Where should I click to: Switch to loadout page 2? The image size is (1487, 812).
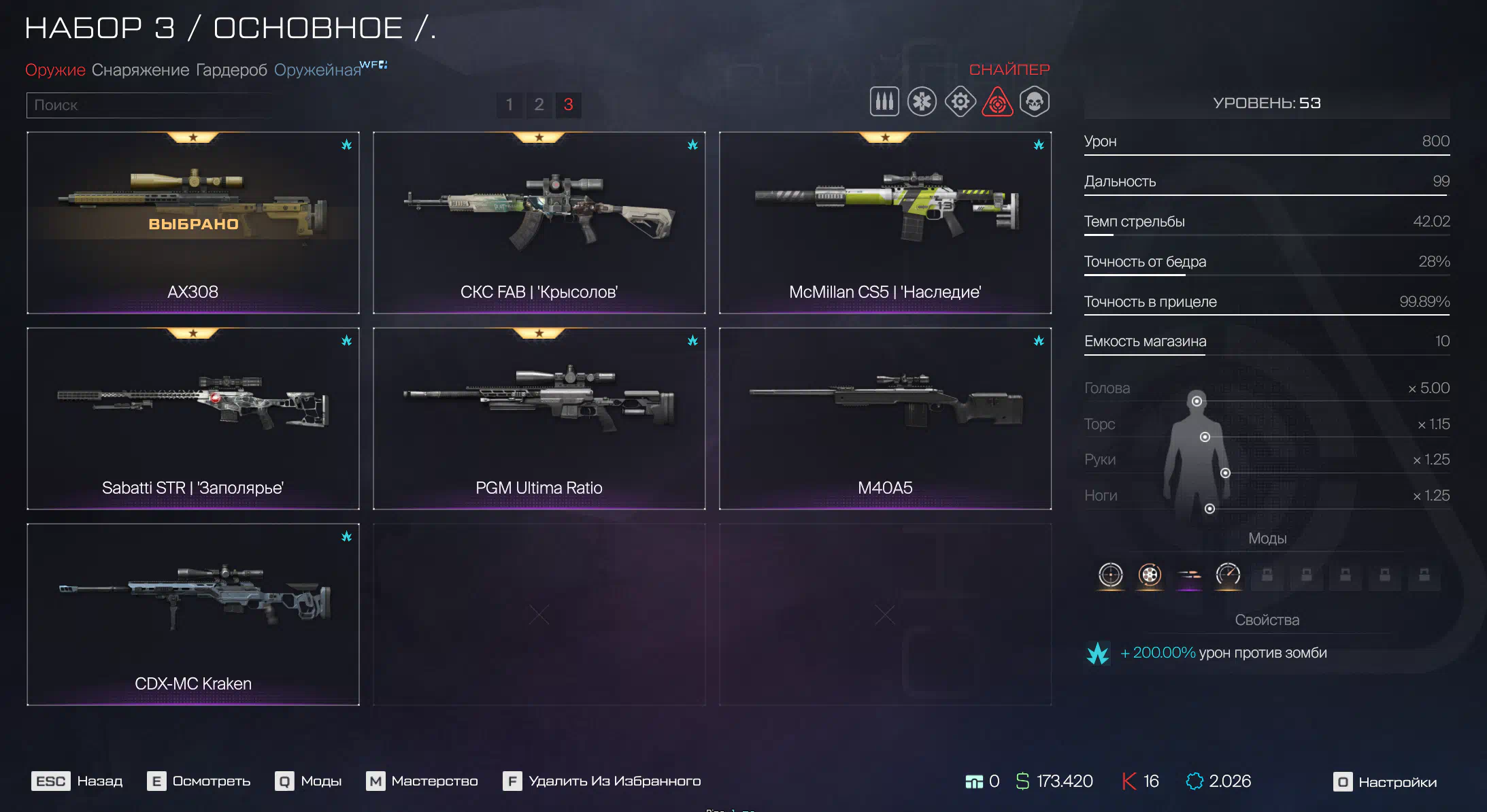coord(539,105)
